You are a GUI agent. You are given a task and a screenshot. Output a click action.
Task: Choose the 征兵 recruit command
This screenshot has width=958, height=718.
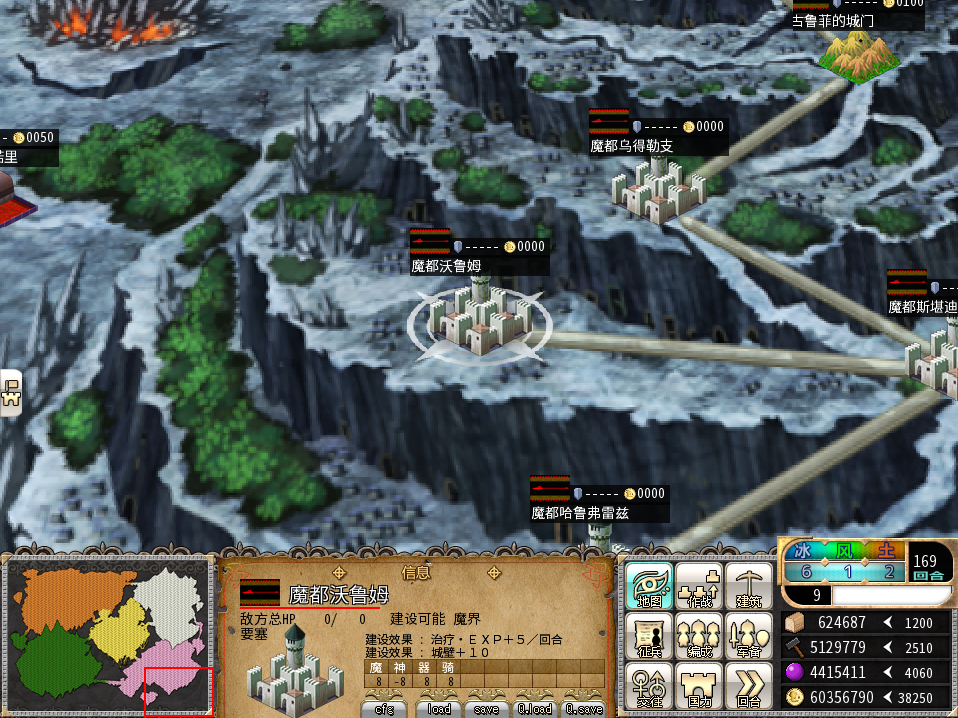click(649, 636)
